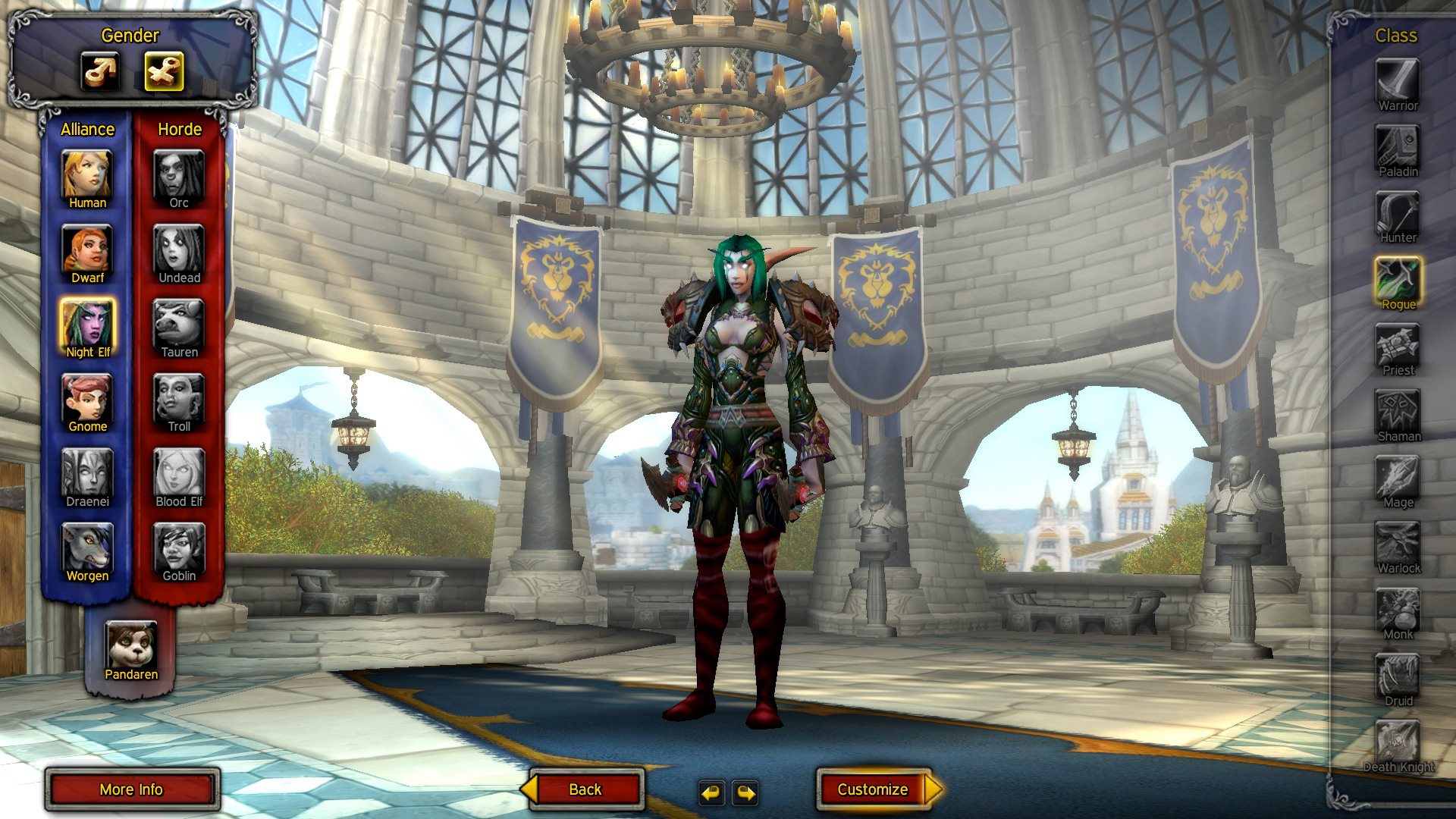Choose the Goblin race portrait
Viewport: 1456px width, 819px height.
pyautogui.click(x=179, y=547)
